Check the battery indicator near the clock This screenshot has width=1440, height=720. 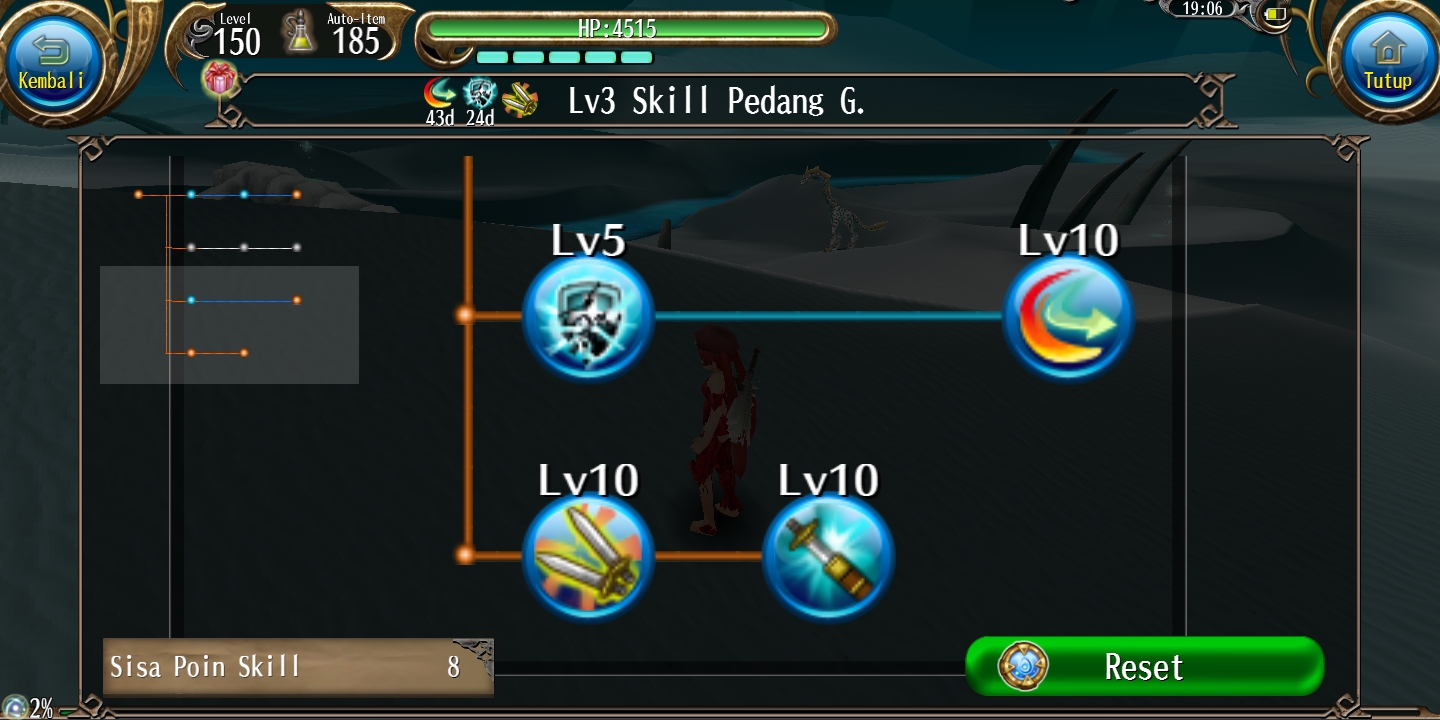1274,14
